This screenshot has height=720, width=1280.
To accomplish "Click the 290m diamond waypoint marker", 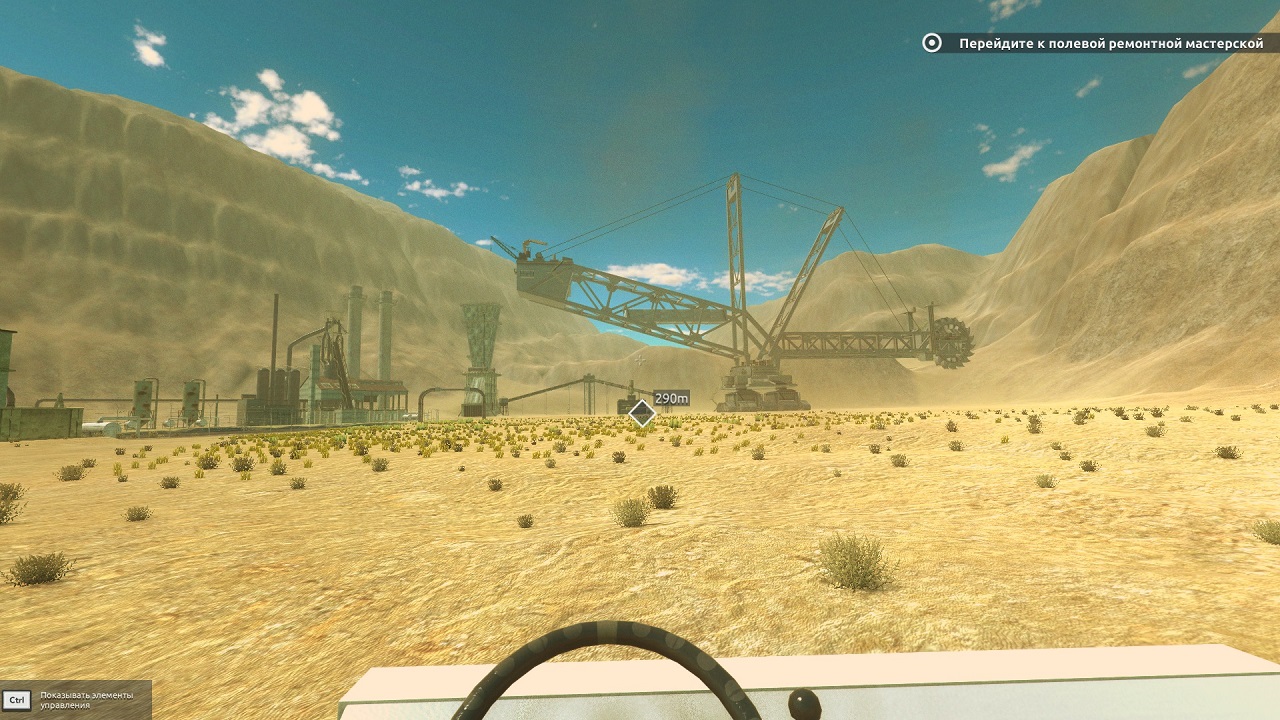I will [641, 413].
